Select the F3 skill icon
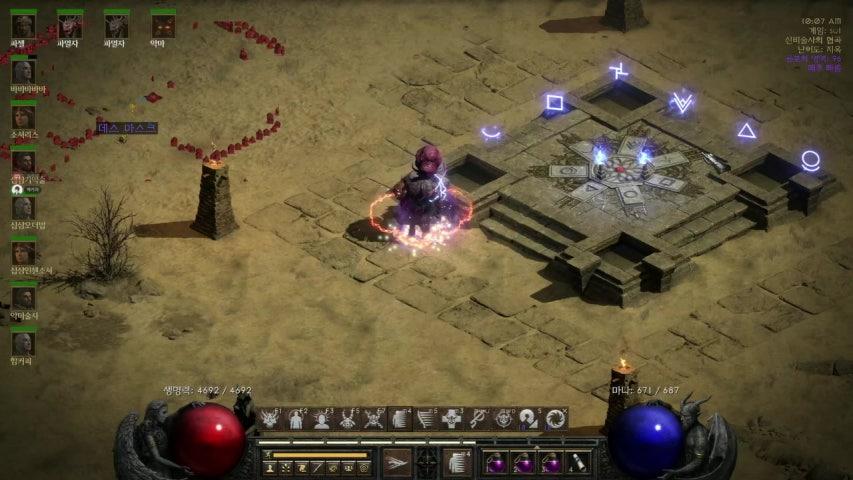This screenshot has width=853, height=480. (322, 419)
